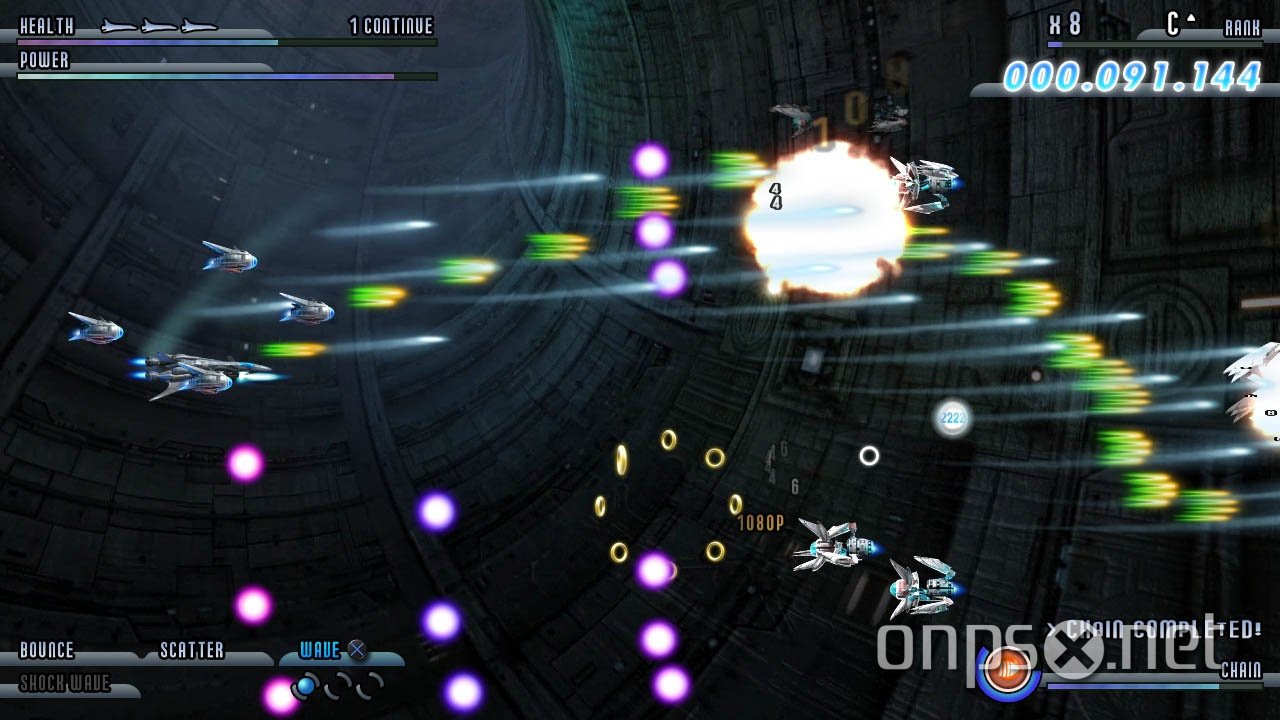The height and width of the screenshot is (720, 1280).
Task: Expand the rank up arrow next to C
Action: (x=1190, y=18)
